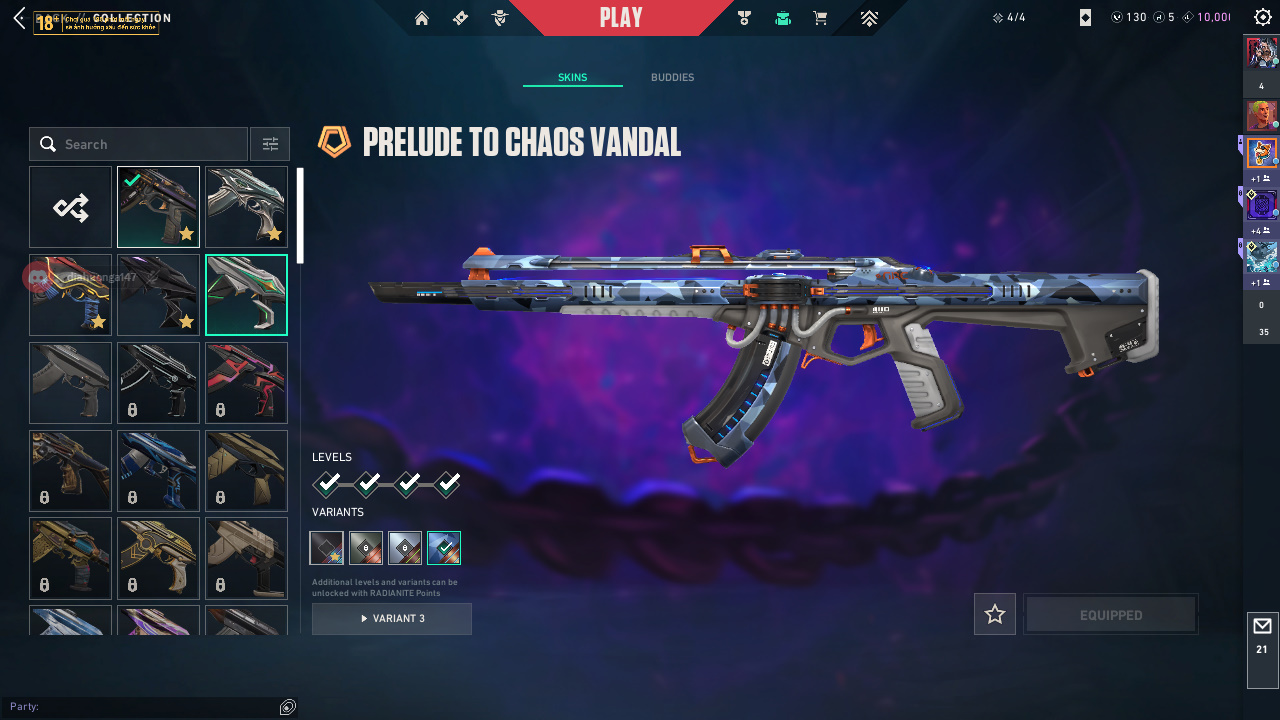The width and height of the screenshot is (1280, 720).
Task: Select the highlighted green-trimmed Vandal thumbnail
Action: tap(246, 295)
